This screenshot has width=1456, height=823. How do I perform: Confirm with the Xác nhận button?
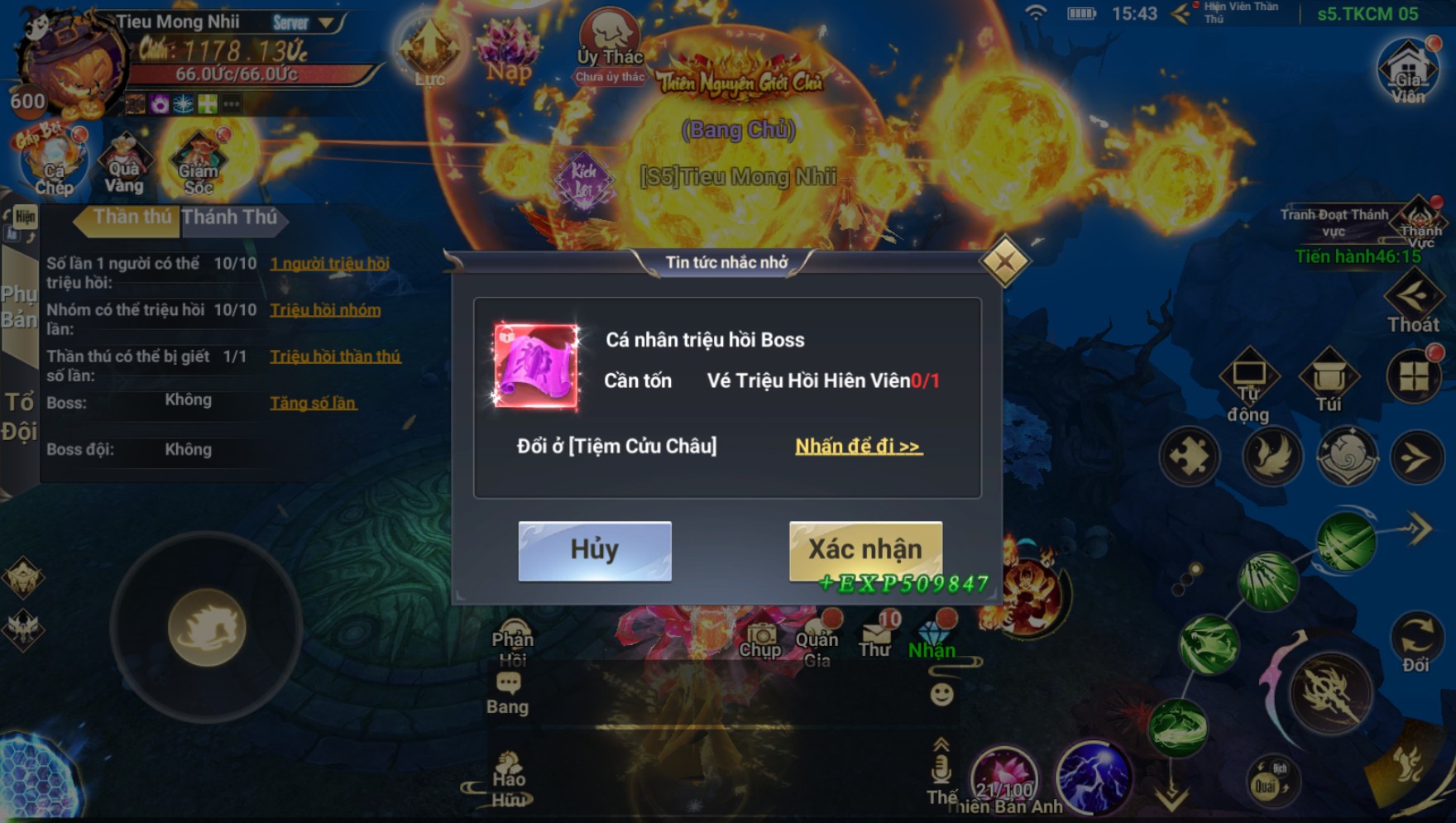(x=864, y=549)
